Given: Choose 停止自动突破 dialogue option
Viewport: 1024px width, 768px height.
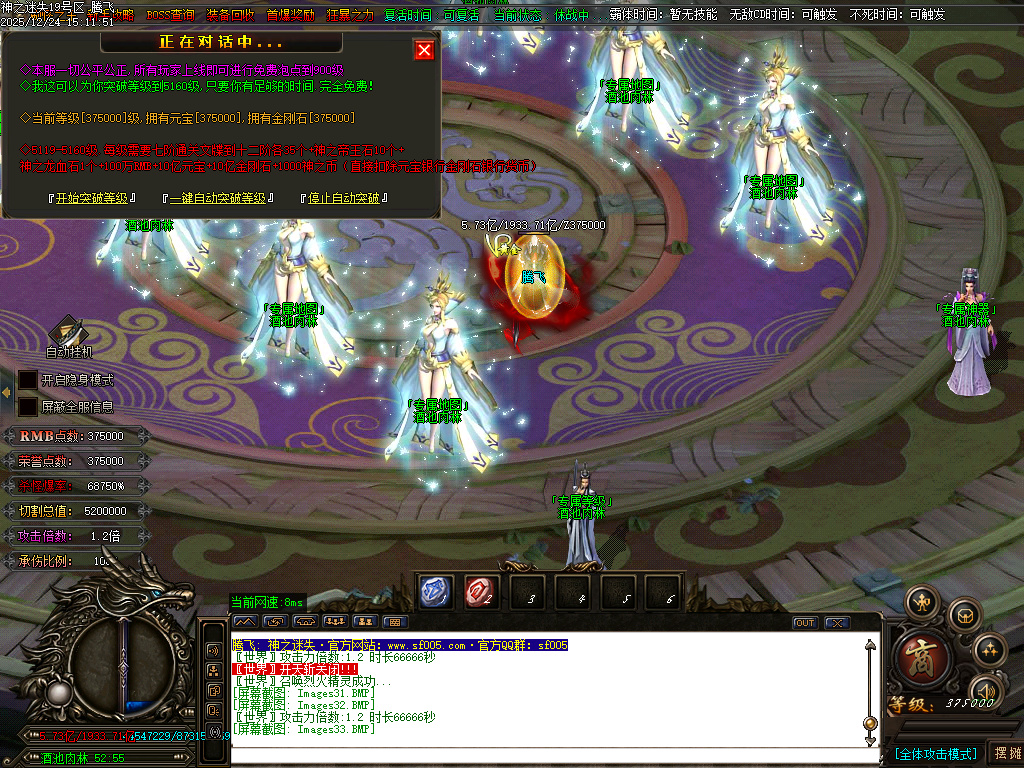Looking at the screenshot, I should pos(344,198).
